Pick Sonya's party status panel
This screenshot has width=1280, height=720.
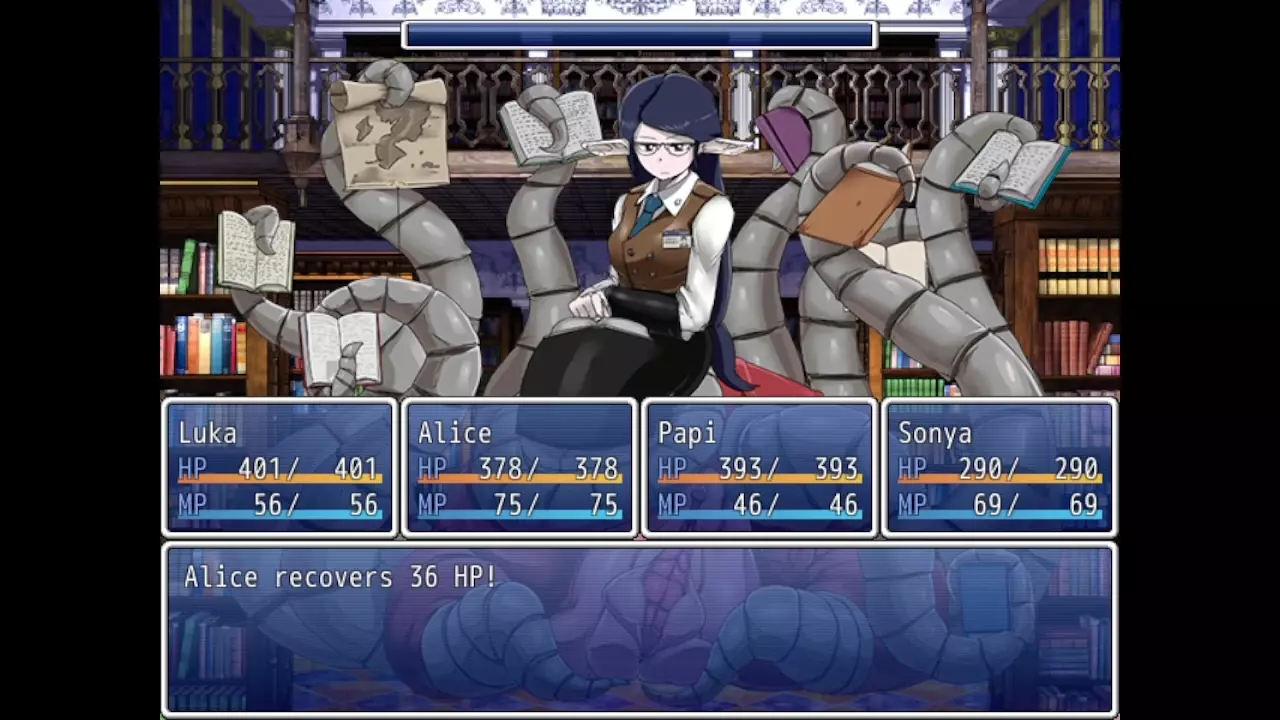tap(999, 468)
